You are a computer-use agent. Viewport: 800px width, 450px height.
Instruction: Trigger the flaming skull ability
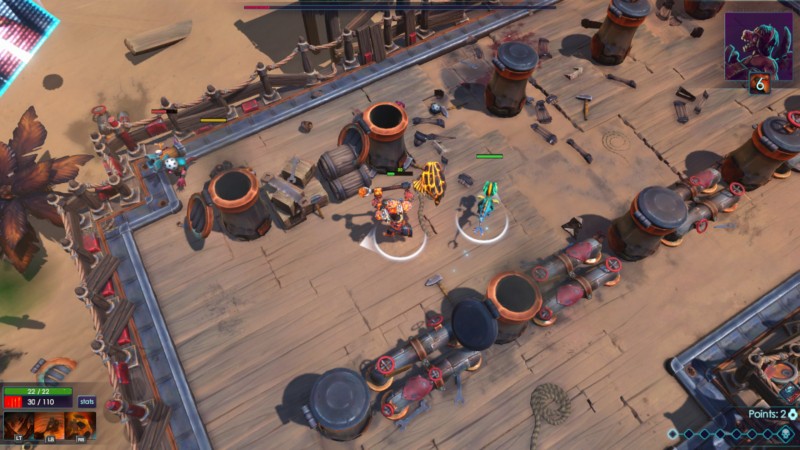point(81,426)
